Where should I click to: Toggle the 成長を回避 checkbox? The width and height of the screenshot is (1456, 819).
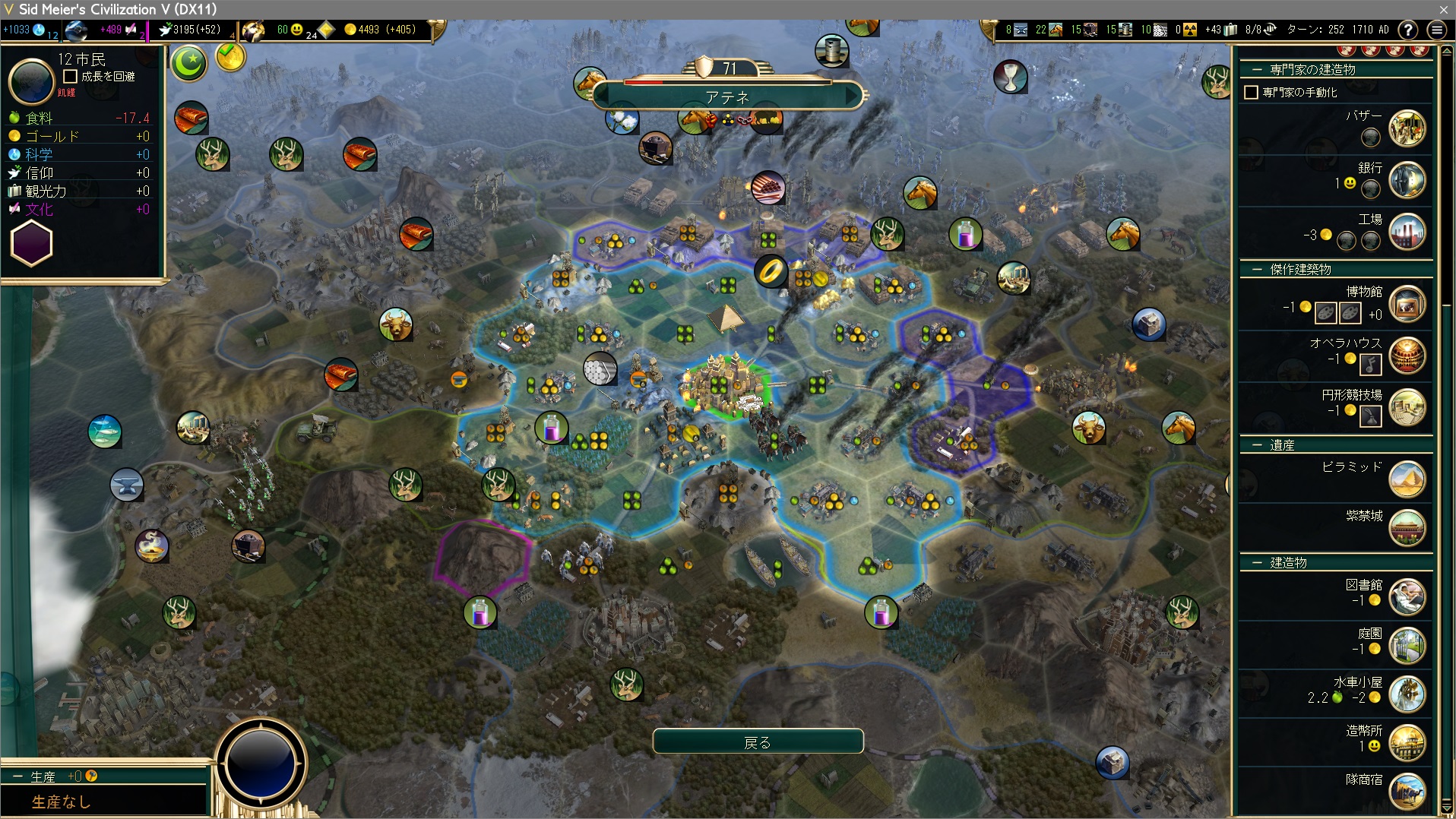point(71,76)
